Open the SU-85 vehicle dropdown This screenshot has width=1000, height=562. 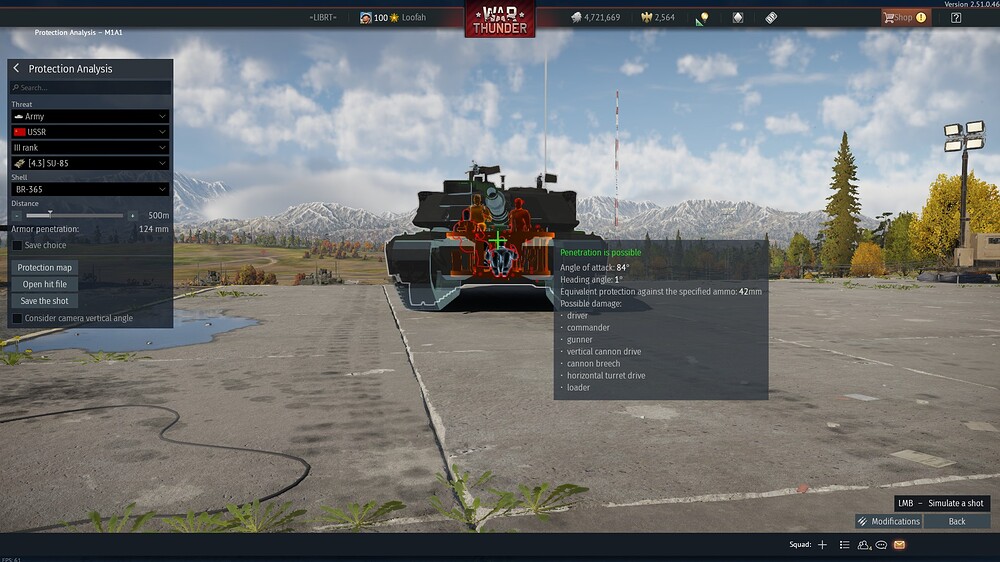[x=90, y=163]
